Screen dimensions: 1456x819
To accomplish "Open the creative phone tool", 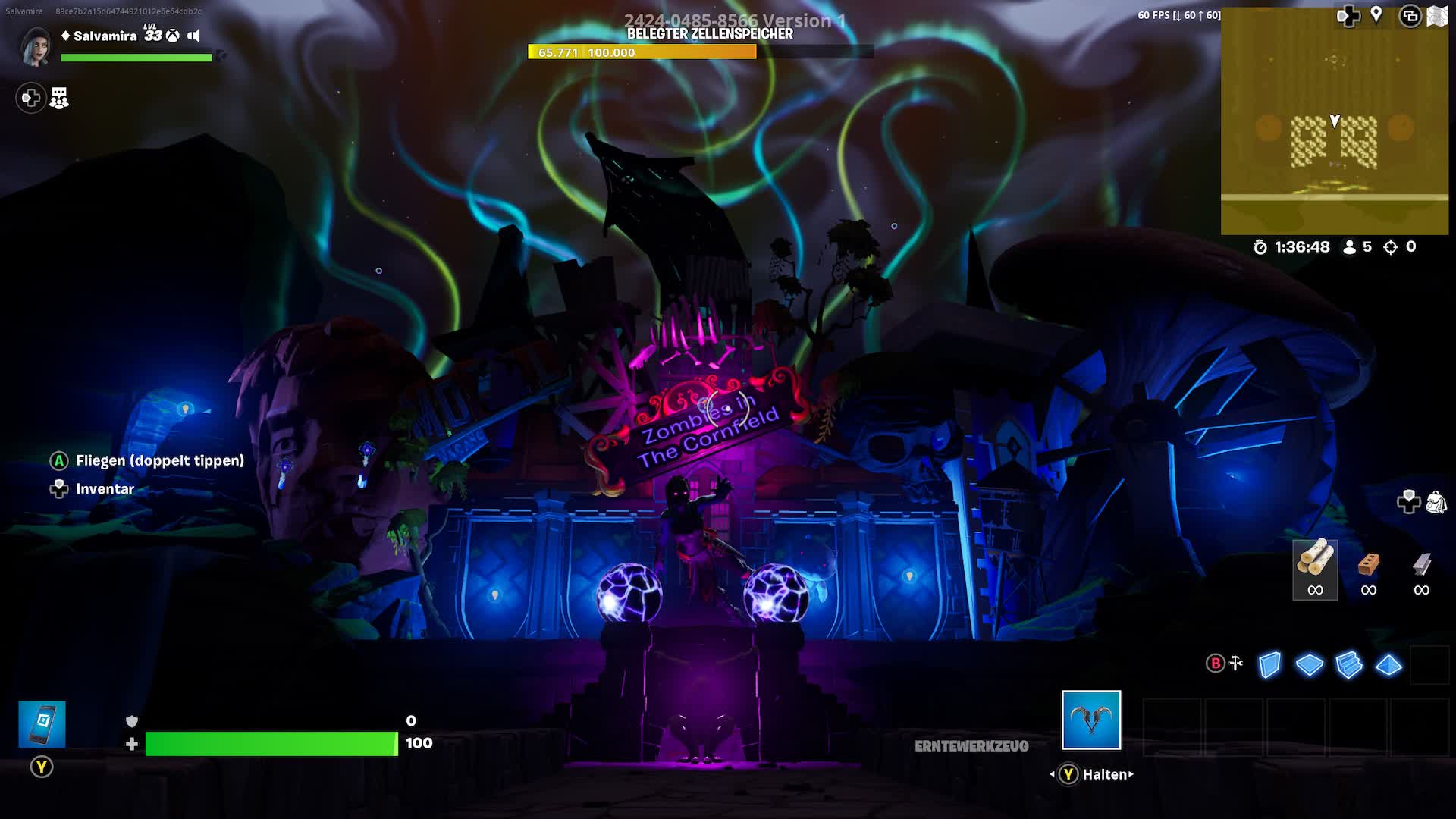I will pos(42,724).
